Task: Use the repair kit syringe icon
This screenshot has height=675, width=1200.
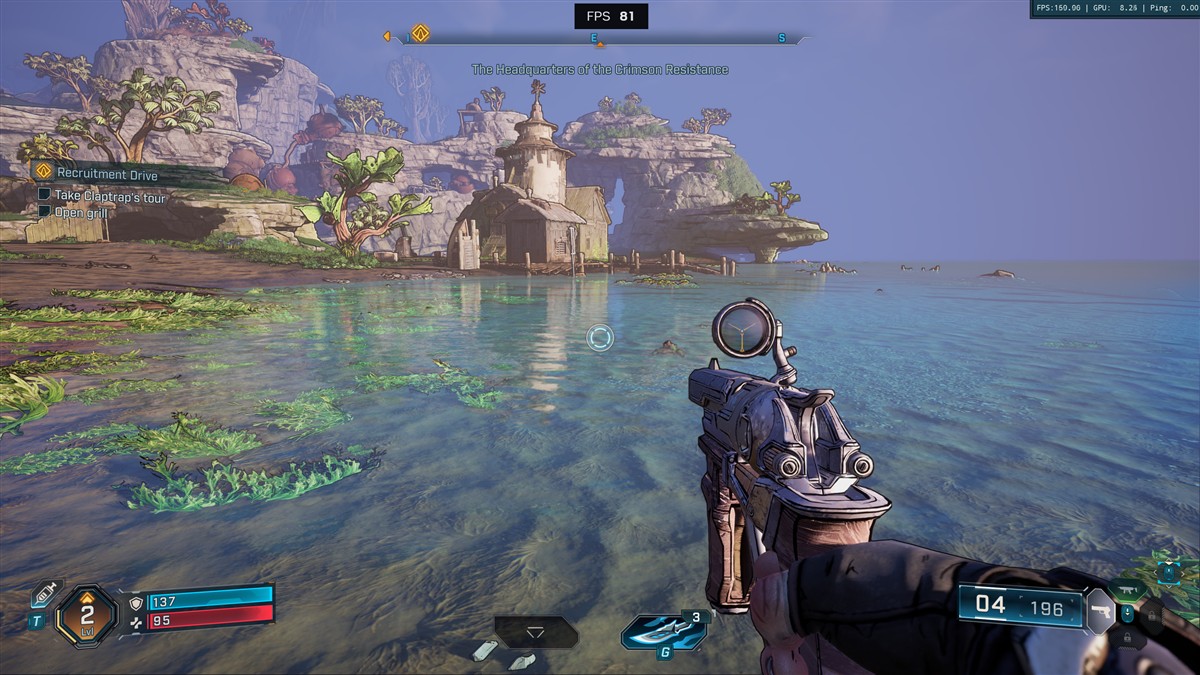Action: point(44,594)
